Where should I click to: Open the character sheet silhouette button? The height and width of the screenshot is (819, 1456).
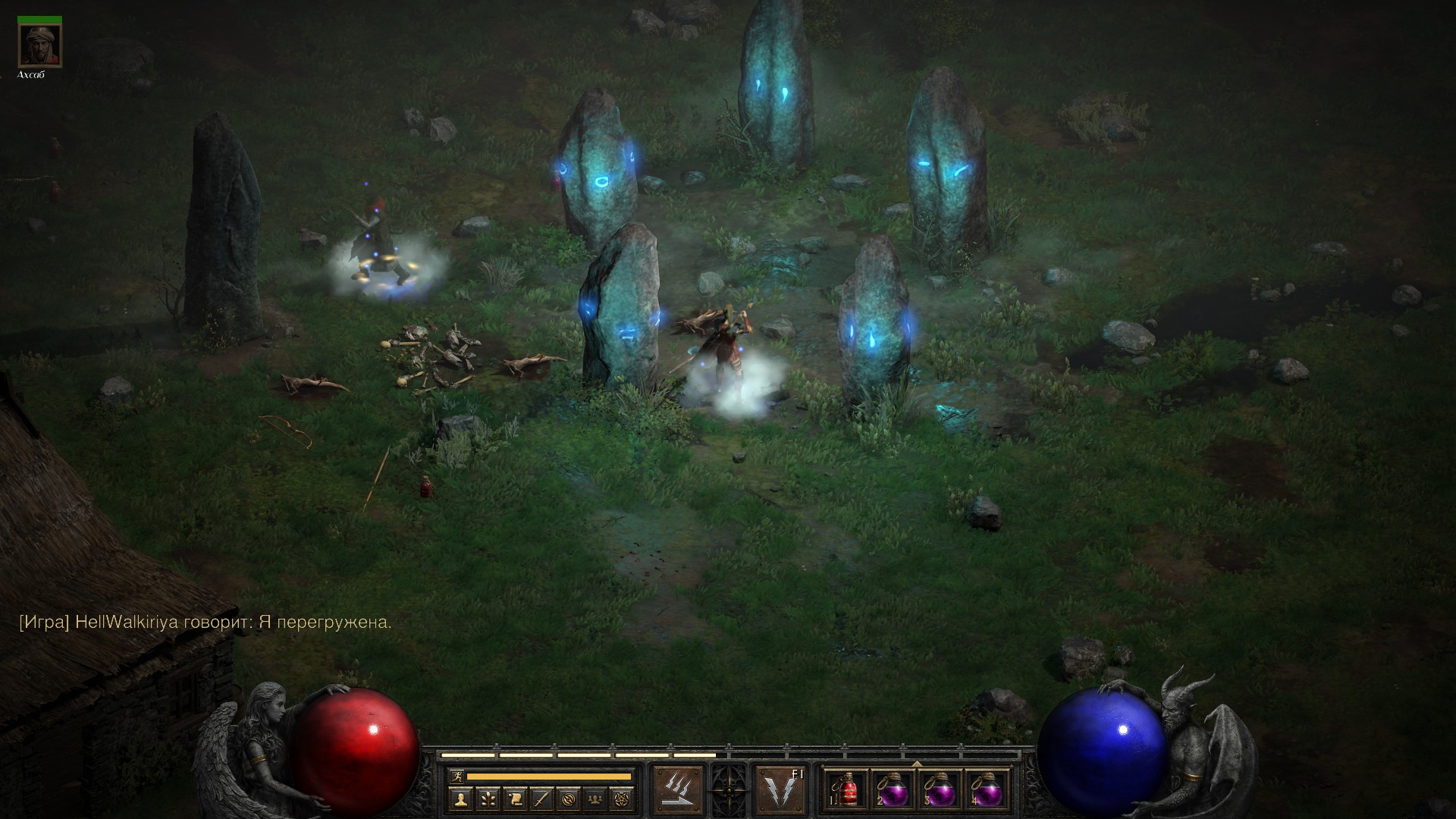click(460, 799)
